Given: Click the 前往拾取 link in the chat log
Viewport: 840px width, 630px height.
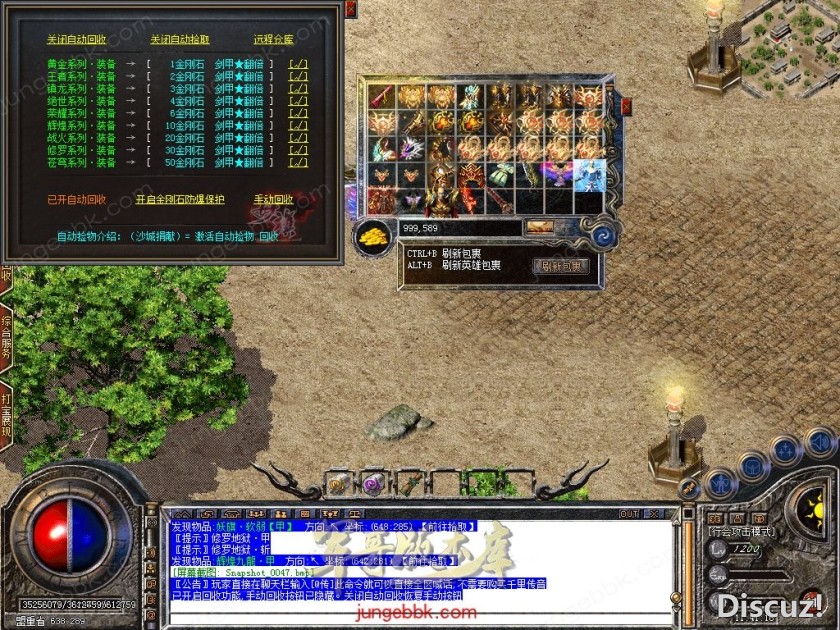Looking at the screenshot, I should coord(448,526).
